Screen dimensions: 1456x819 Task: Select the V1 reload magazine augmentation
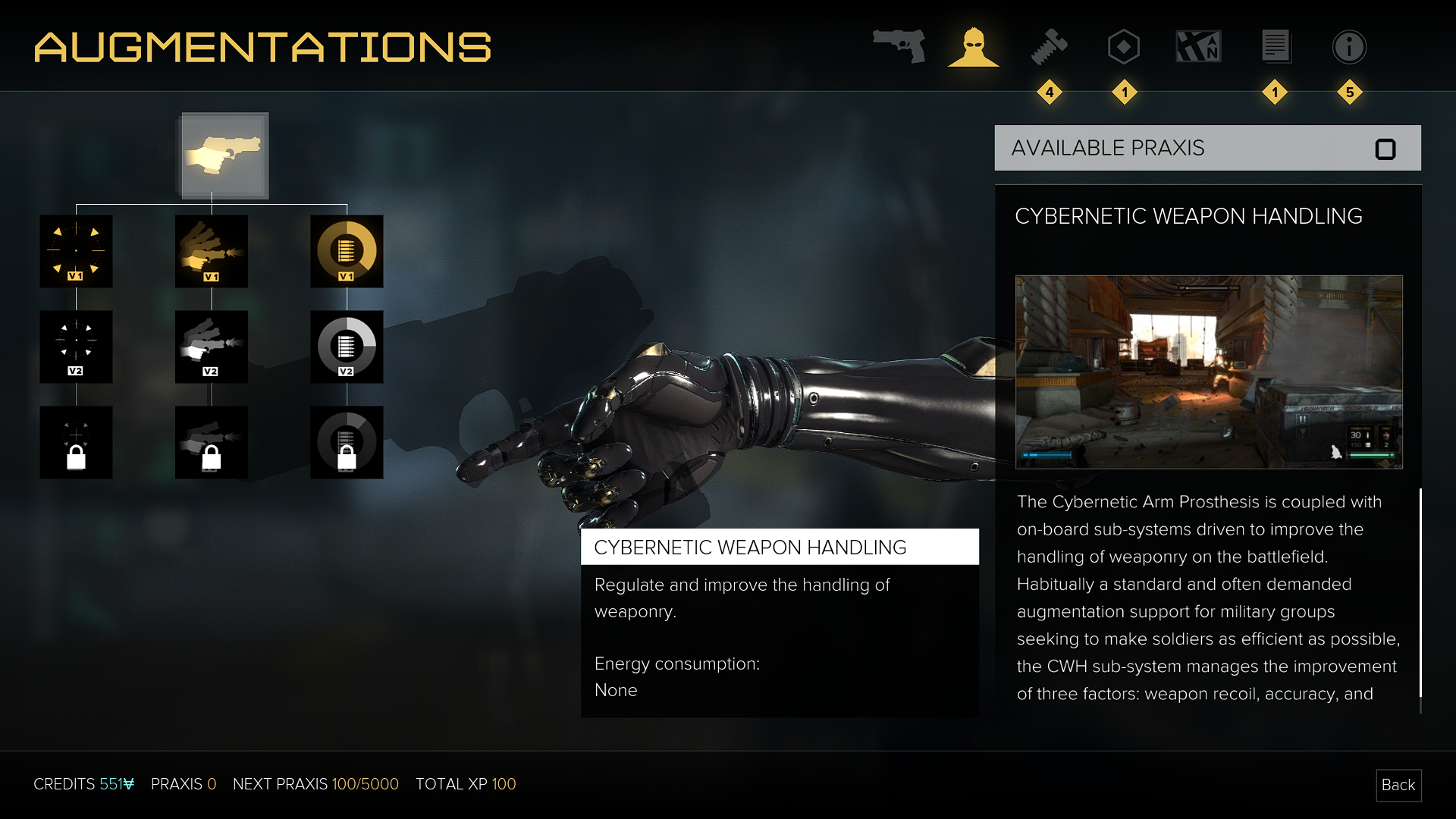click(x=347, y=251)
